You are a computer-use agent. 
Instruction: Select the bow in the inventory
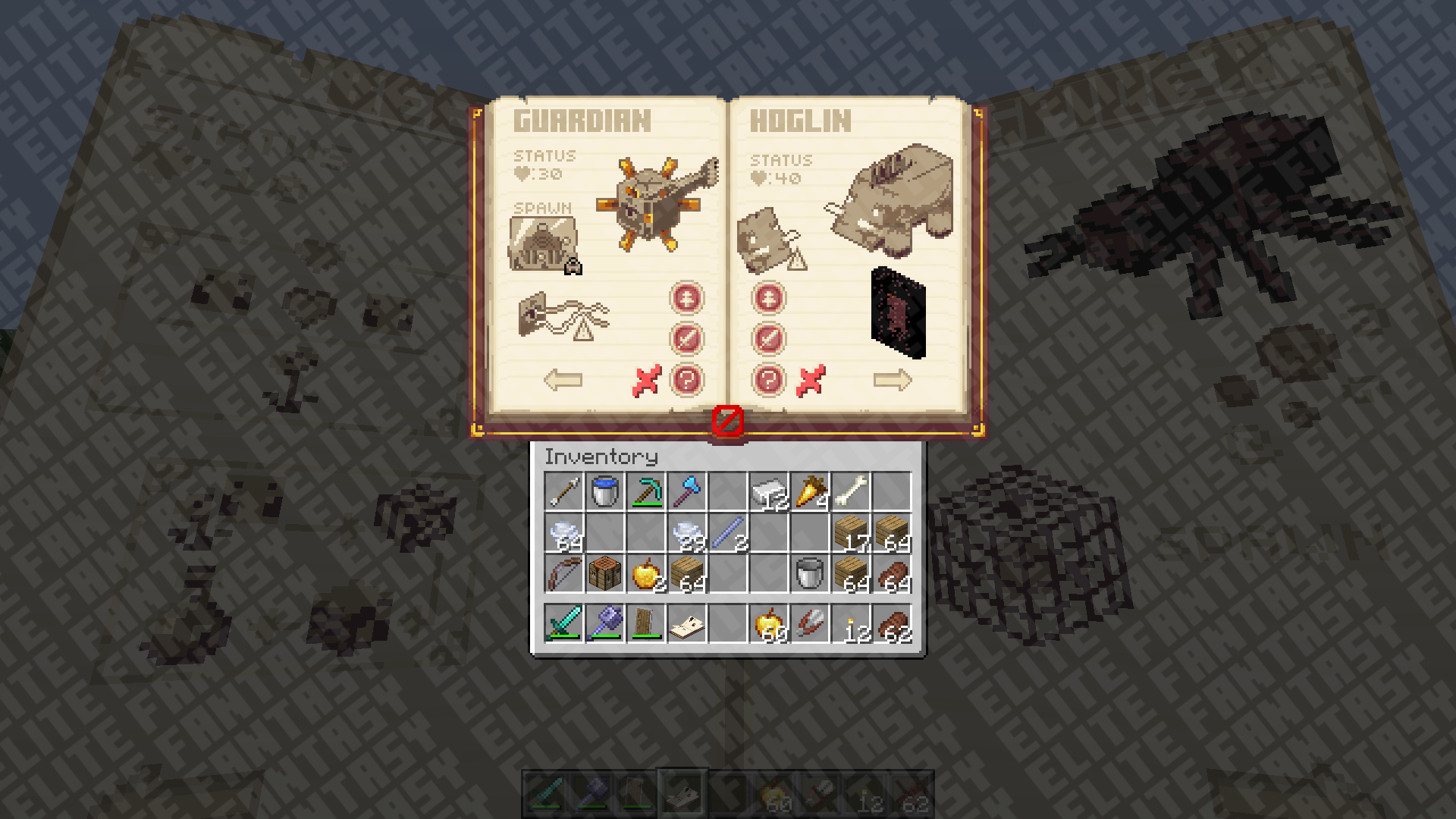click(564, 573)
